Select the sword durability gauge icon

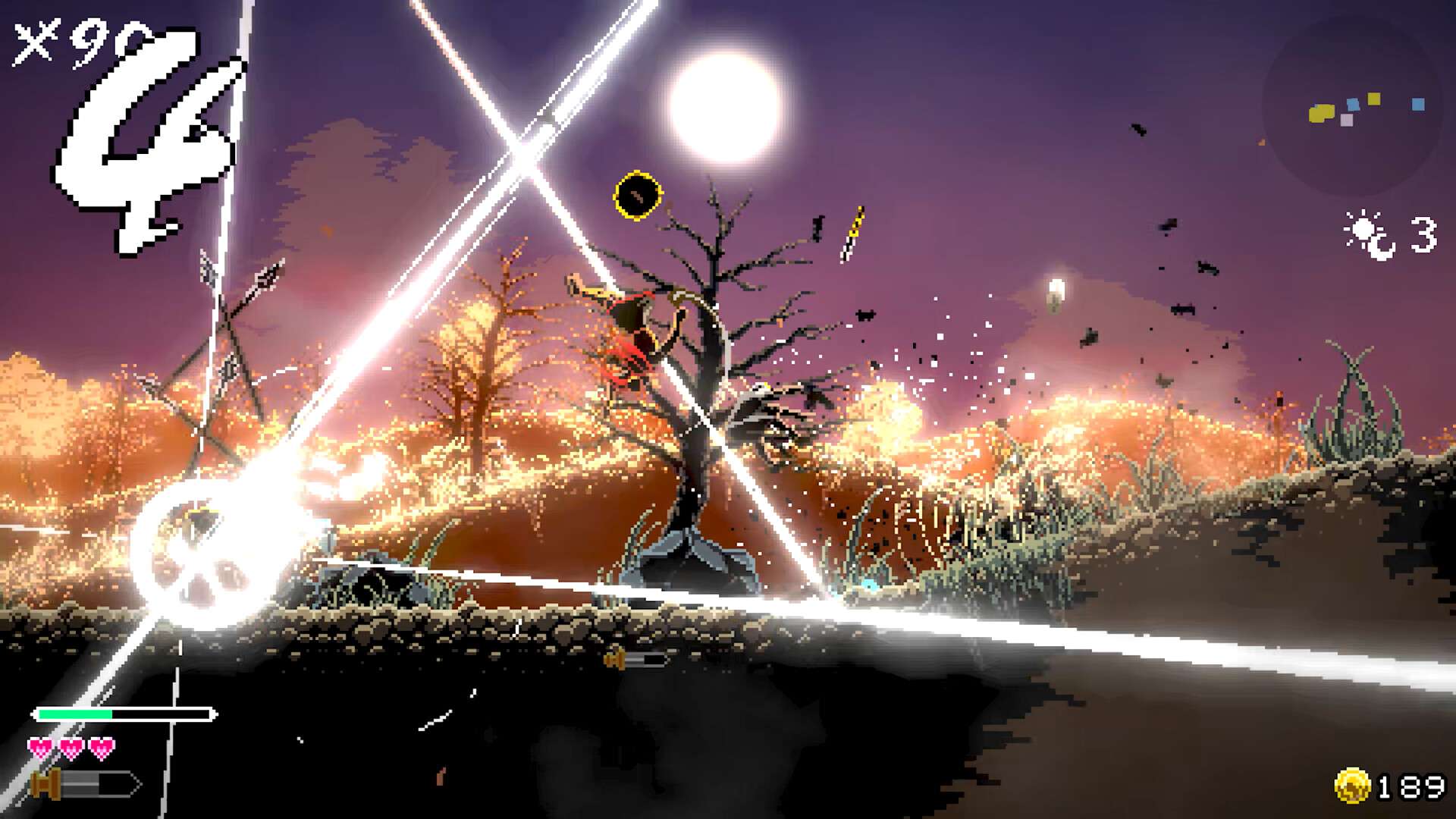tap(45, 784)
